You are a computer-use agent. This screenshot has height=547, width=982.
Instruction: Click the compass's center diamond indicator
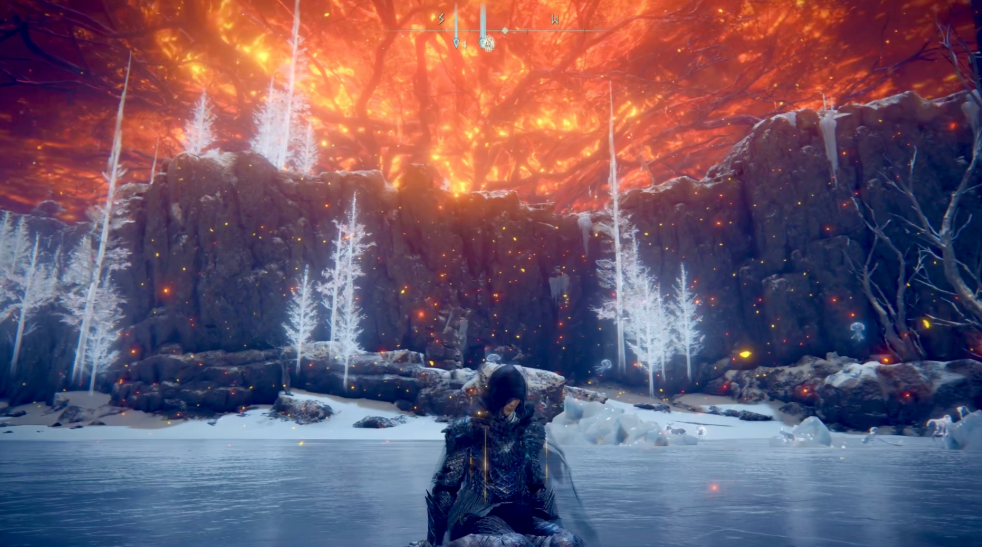(505, 31)
